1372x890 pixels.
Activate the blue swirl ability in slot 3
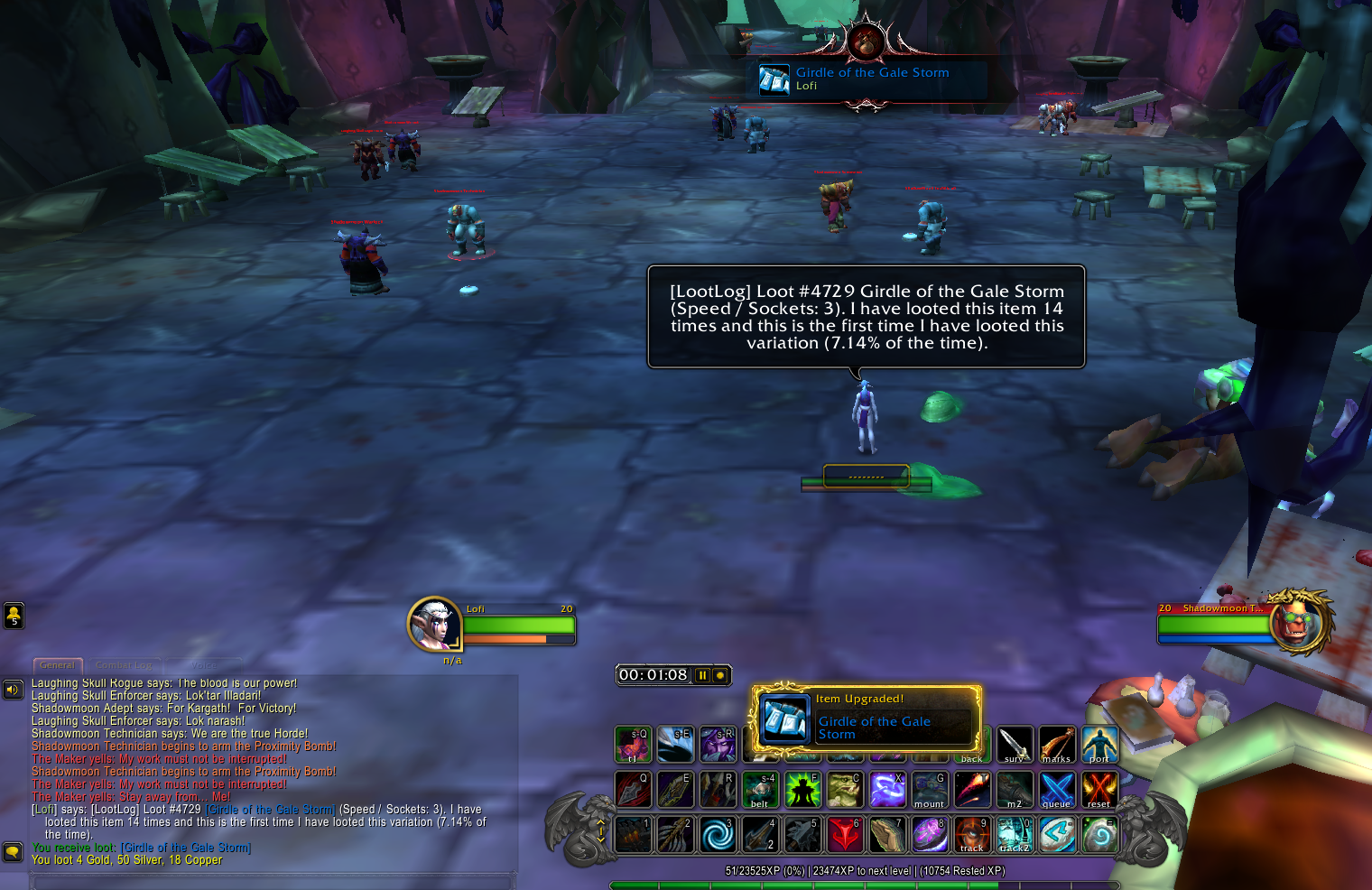pos(718,835)
